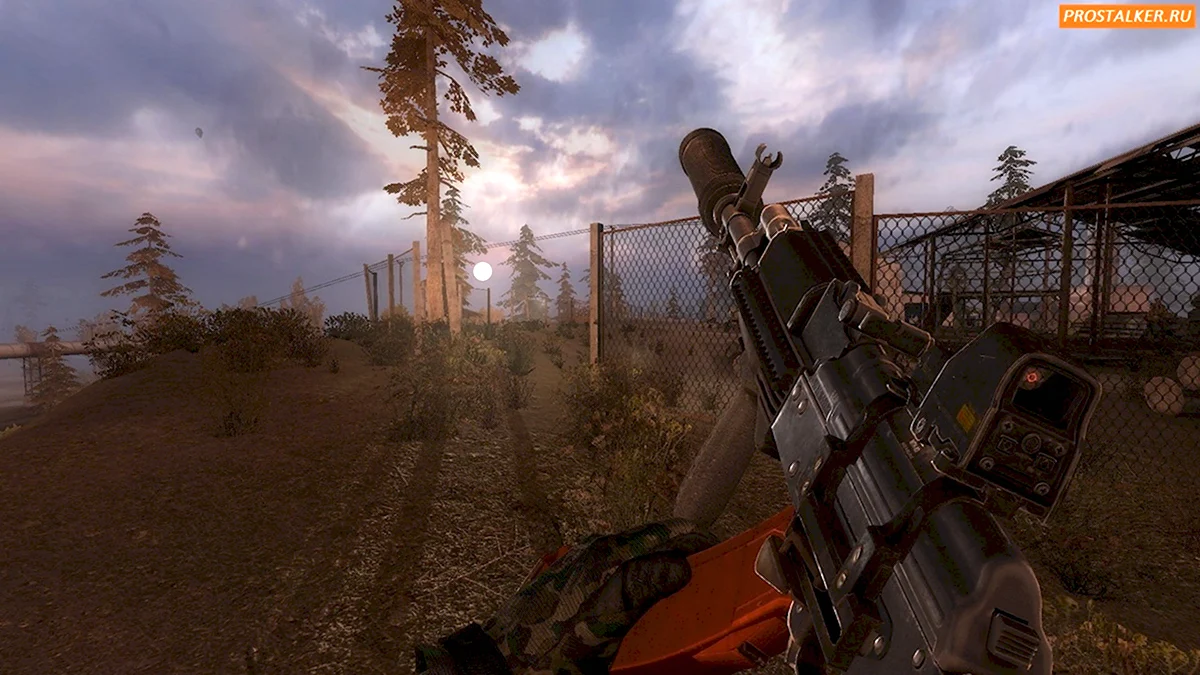1200x675 pixels.
Task: Click the PROSTALKER.RU watermark badge
Action: pos(1125,16)
